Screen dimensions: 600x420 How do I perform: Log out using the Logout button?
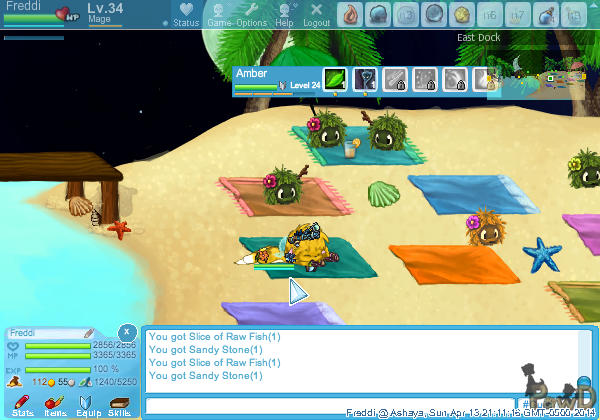(316, 14)
